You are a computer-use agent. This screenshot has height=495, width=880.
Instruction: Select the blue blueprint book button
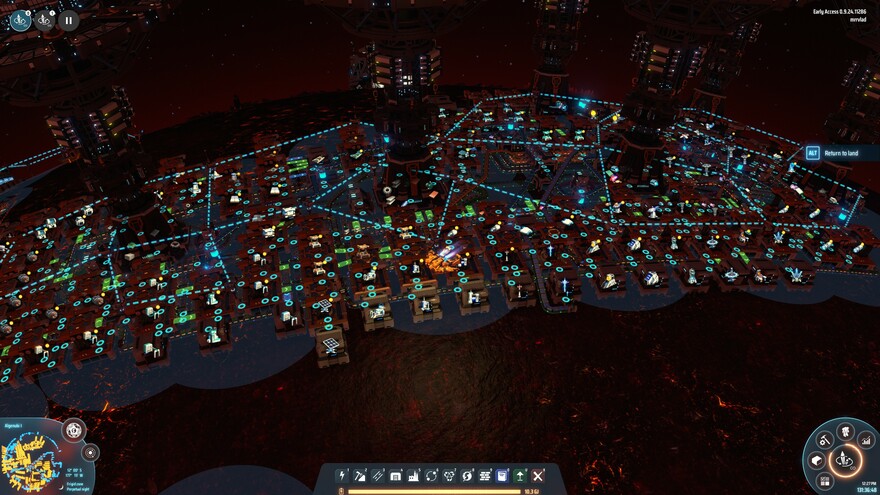point(502,476)
